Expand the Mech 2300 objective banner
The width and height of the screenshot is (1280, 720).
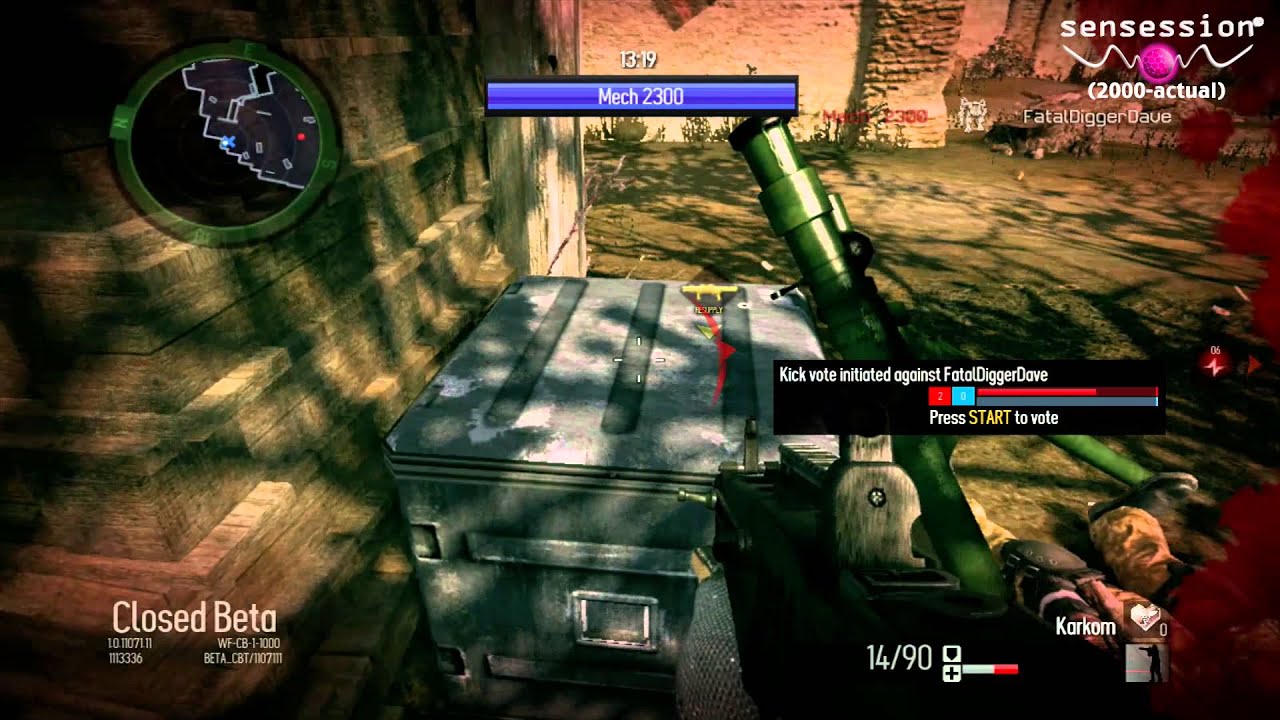(x=638, y=96)
